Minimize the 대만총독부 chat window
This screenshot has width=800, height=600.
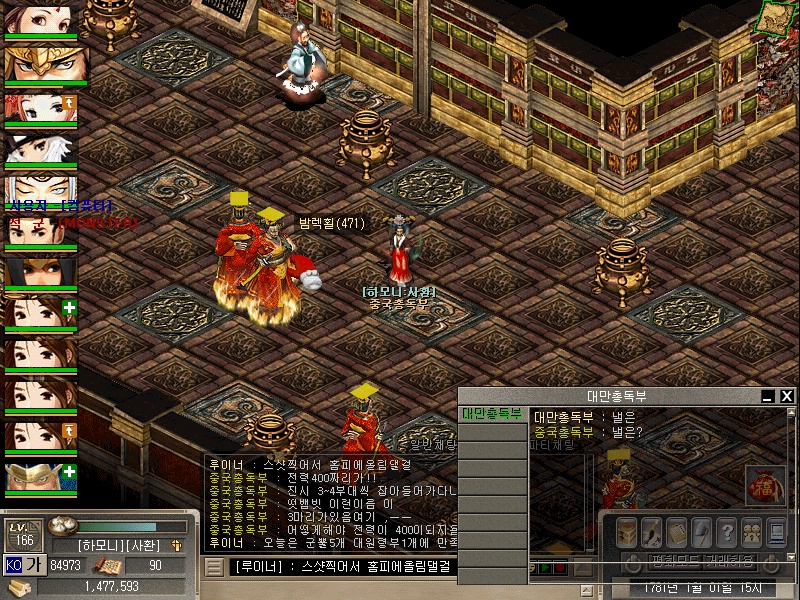click(x=769, y=396)
